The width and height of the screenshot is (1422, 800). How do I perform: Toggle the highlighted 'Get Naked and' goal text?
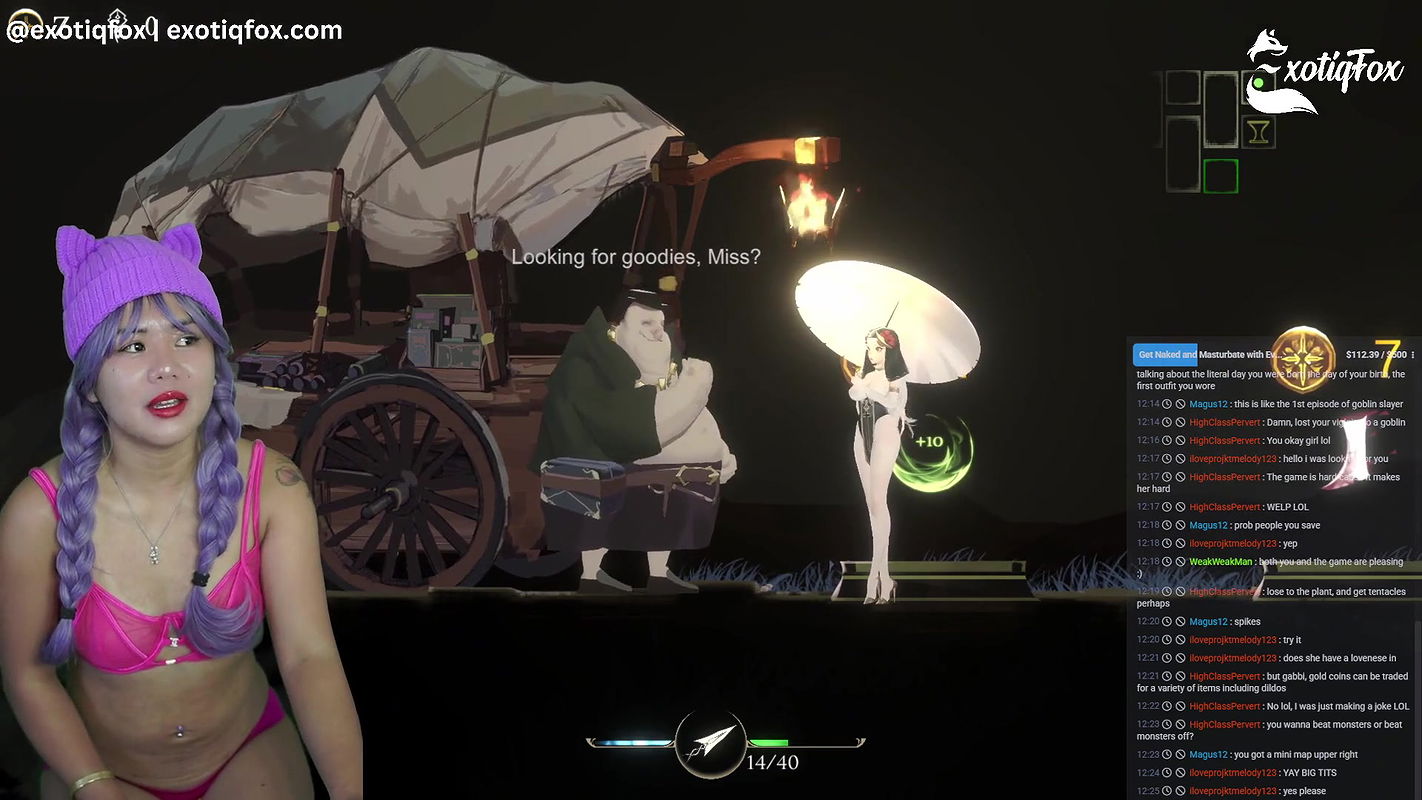click(1164, 354)
